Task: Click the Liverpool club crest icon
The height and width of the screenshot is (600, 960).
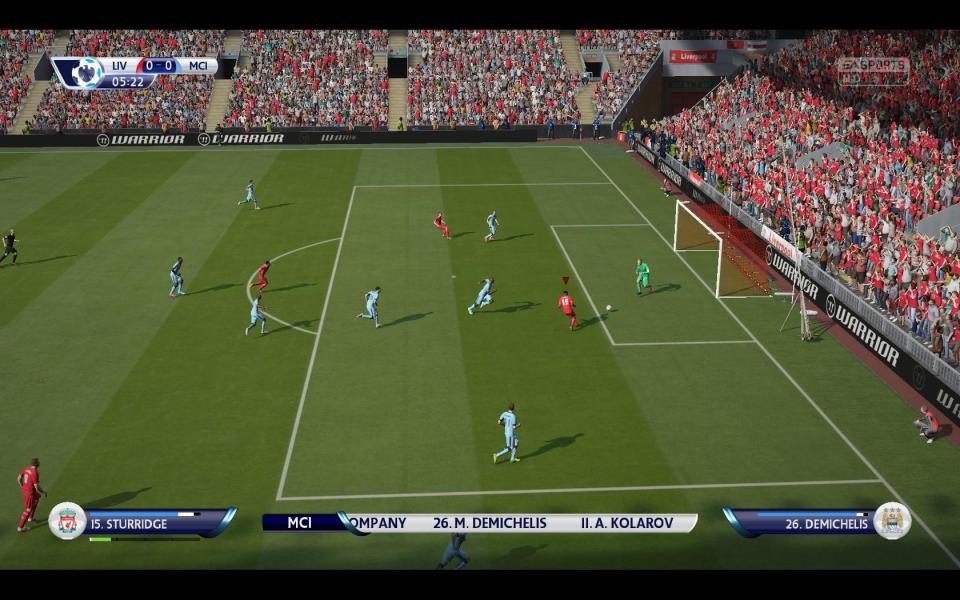Action: (67, 521)
